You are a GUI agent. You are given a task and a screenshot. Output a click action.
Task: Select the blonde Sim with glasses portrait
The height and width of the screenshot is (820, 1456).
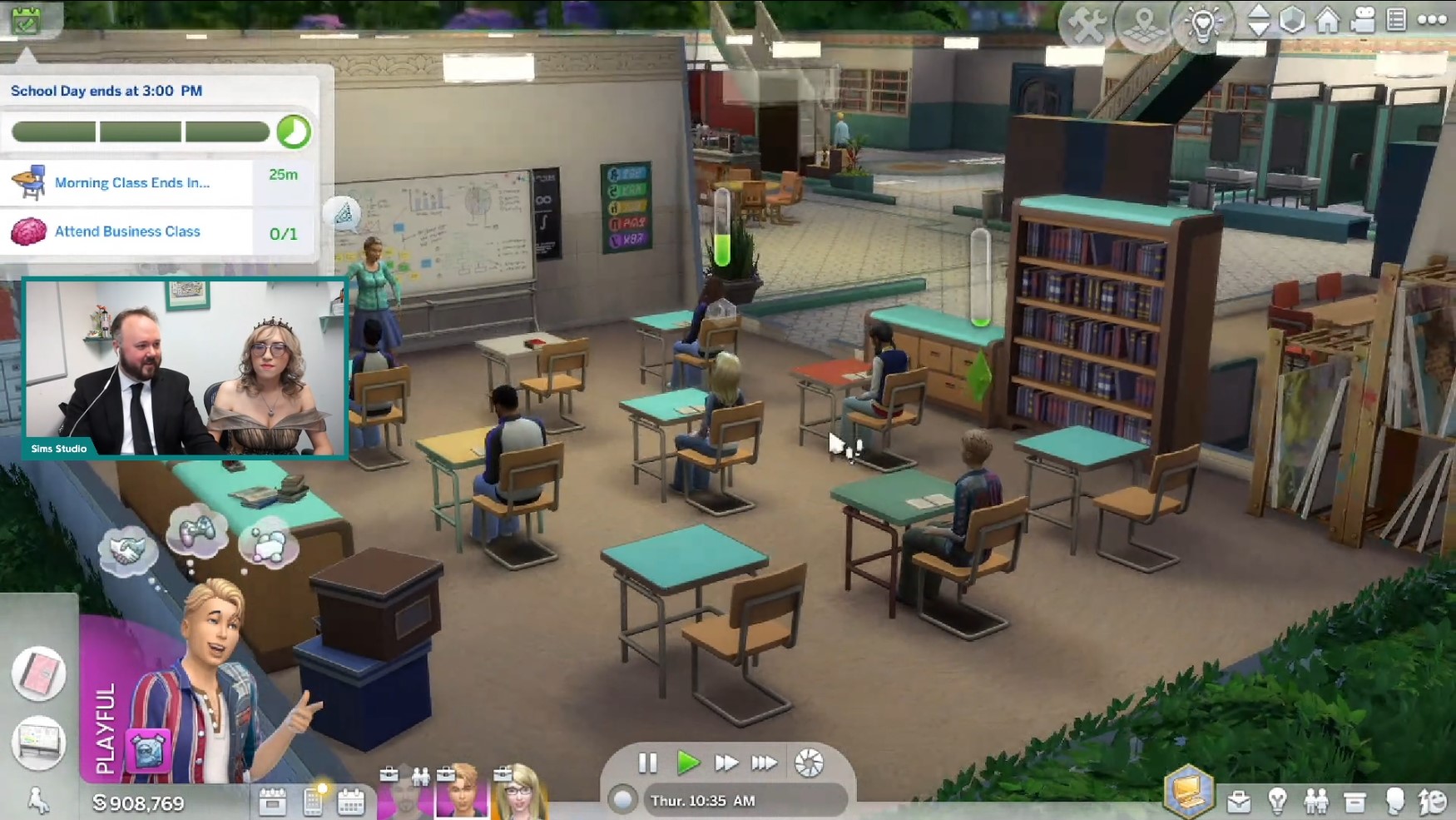519,793
